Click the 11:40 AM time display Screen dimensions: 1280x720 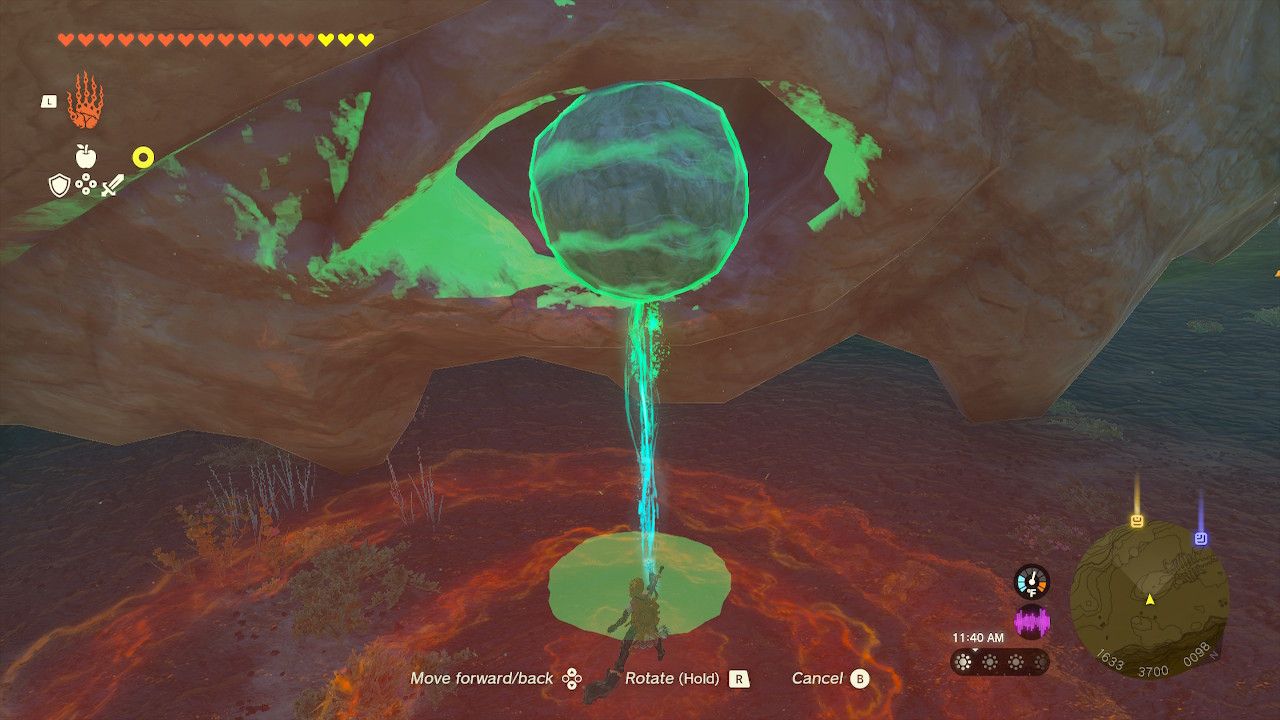point(977,637)
